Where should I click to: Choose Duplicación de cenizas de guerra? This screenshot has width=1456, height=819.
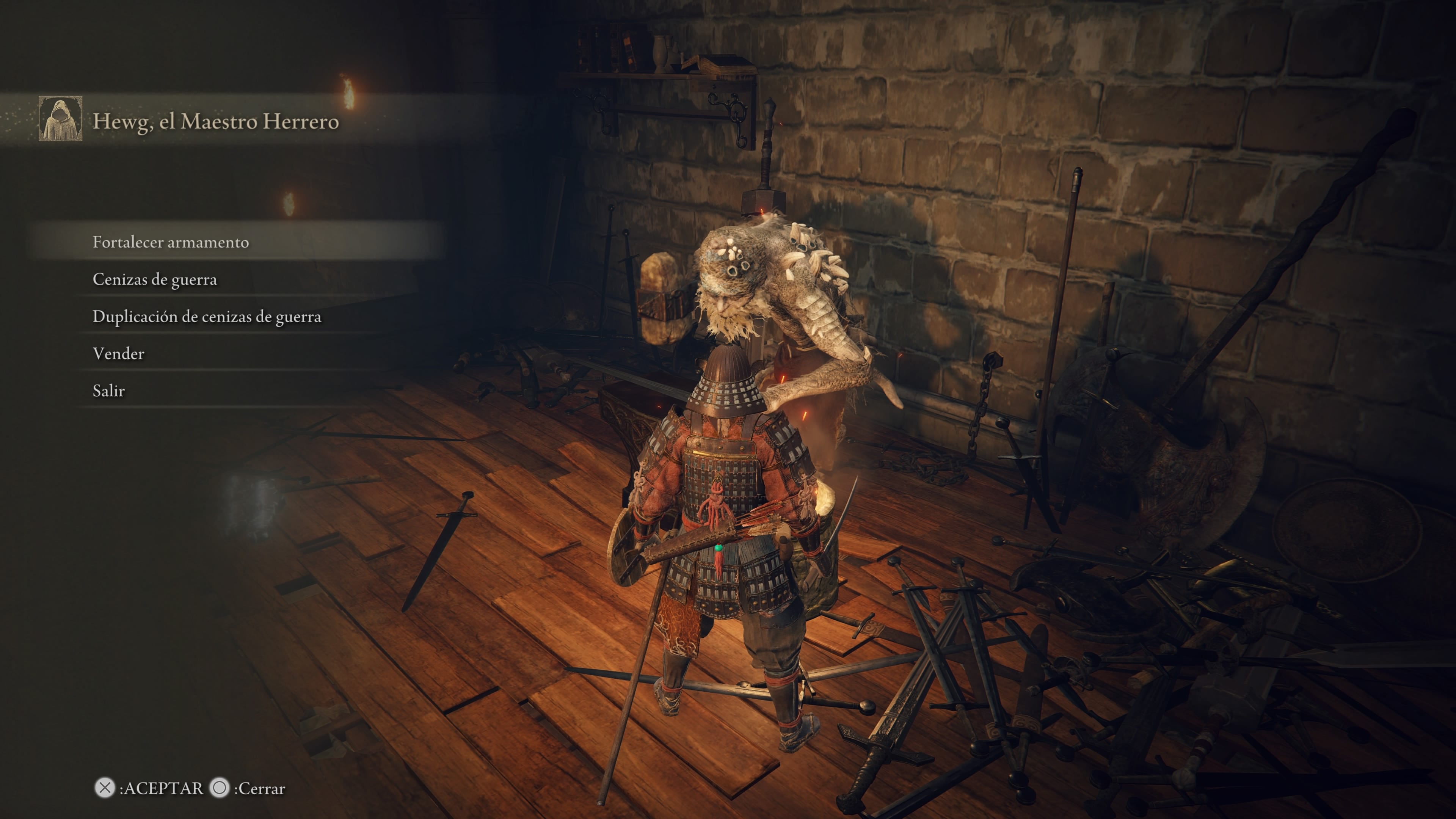(x=207, y=317)
